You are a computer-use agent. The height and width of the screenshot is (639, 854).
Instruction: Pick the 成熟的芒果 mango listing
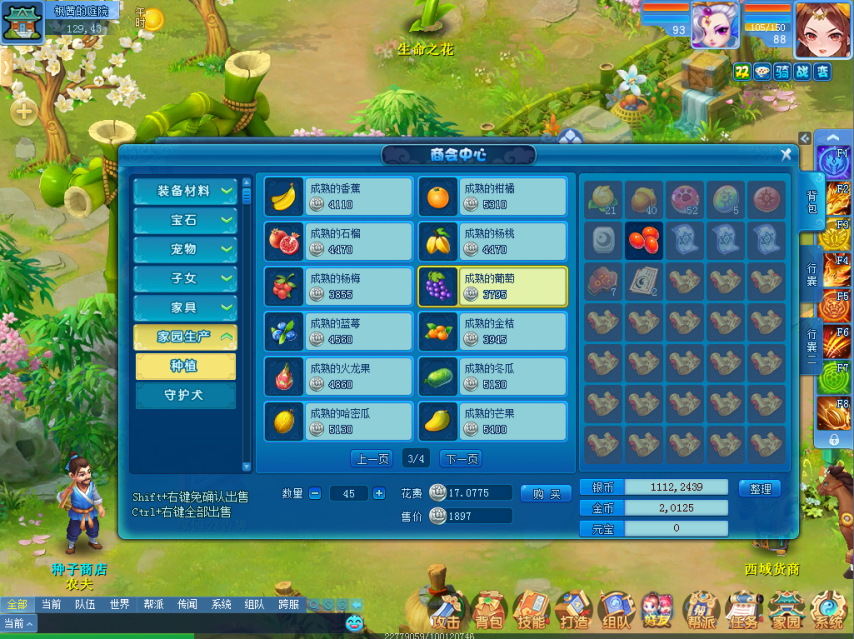point(492,421)
